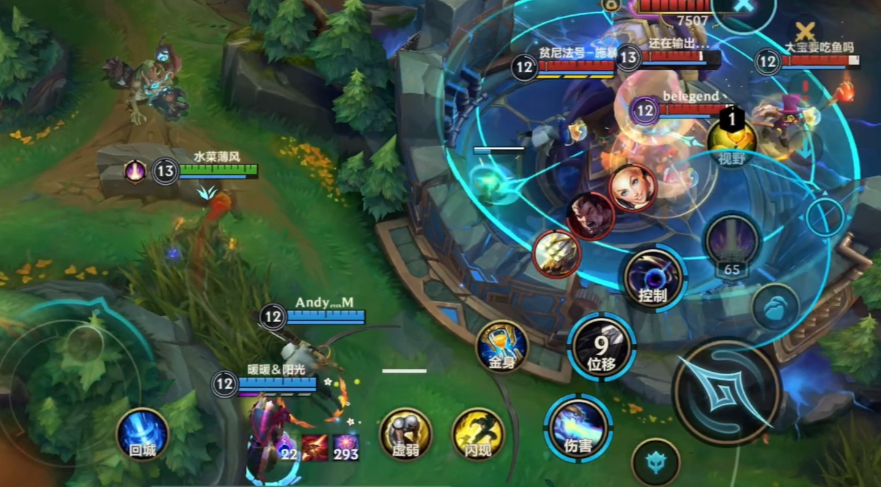Target the blonde enemy champion portrait
The width and height of the screenshot is (881, 487).
(x=632, y=184)
